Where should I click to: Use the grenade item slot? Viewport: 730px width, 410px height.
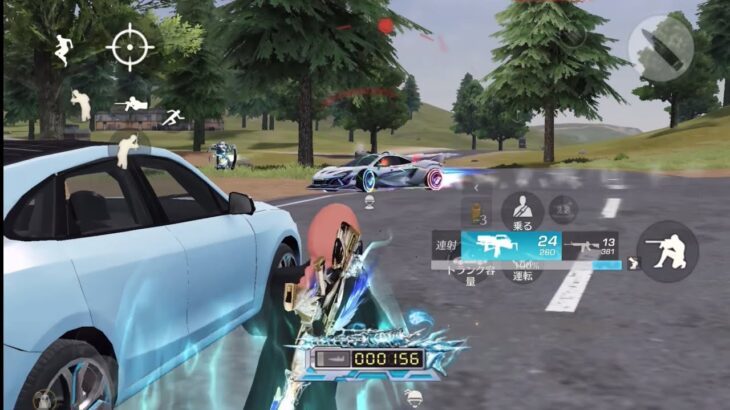tap(476, 213)
